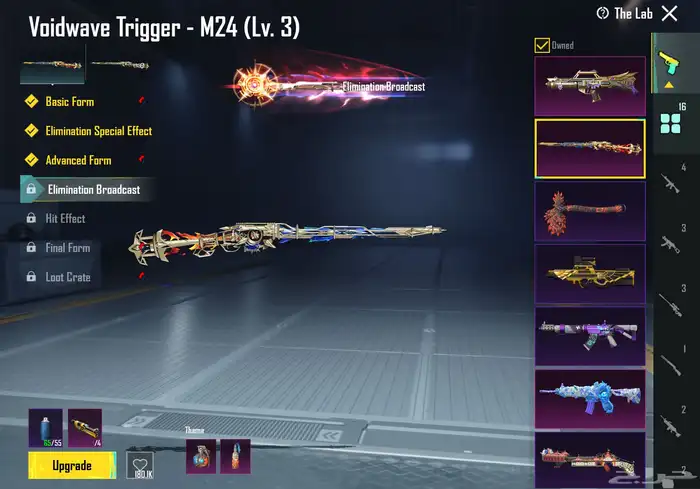The image size is (700, 489).
Task: Switch to the yellow pistol category tab
Action: click(x=668, y=62)
